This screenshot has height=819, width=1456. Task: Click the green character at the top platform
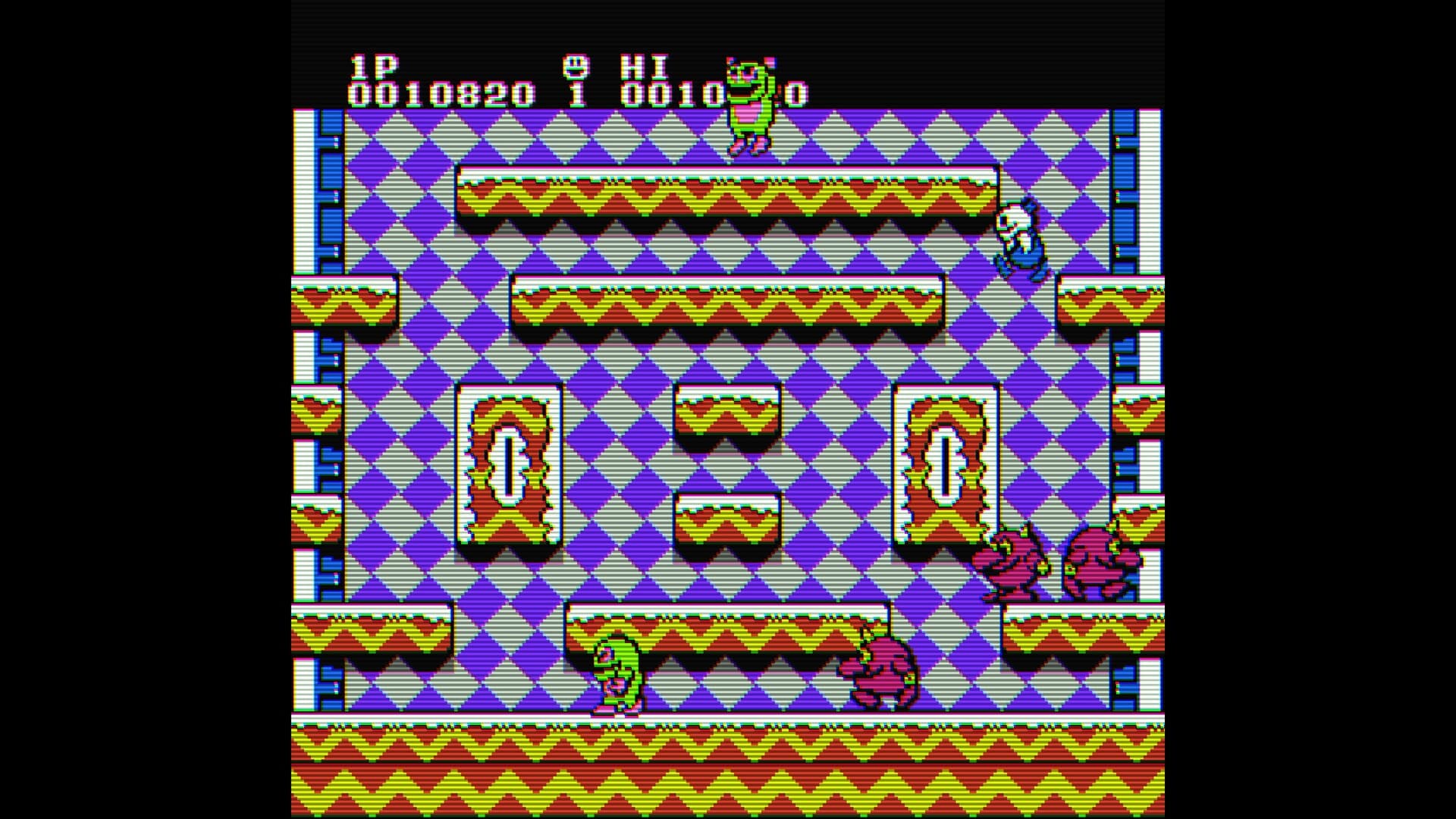click(x=749, y=106)
